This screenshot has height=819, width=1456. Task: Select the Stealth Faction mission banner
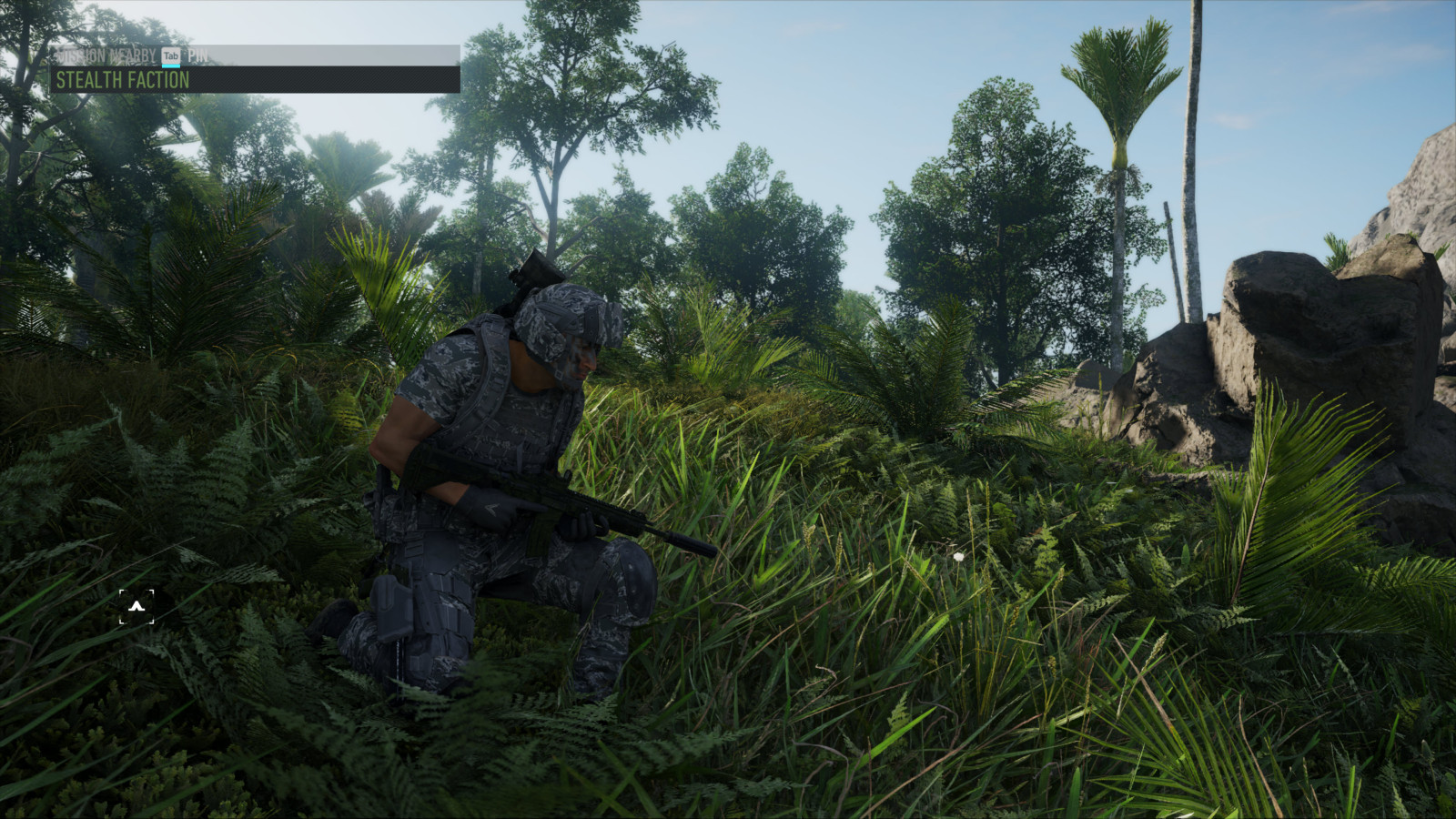click(x=254, y=80)
